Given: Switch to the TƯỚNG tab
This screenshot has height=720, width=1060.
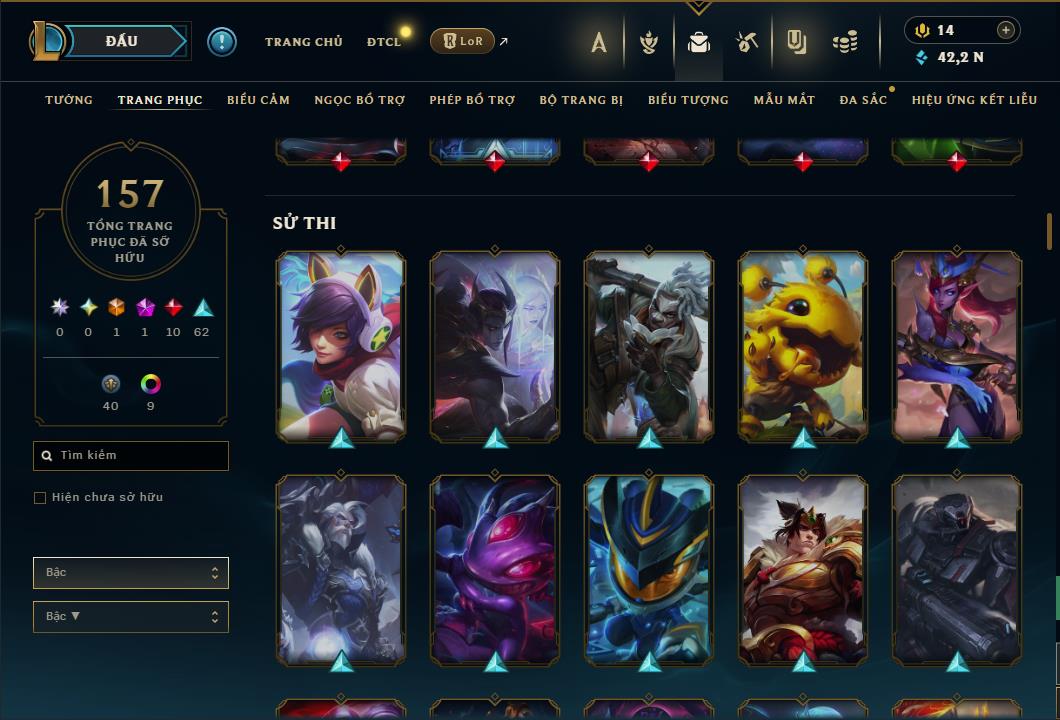Looking at the screenshot, I should pos(69,100).
